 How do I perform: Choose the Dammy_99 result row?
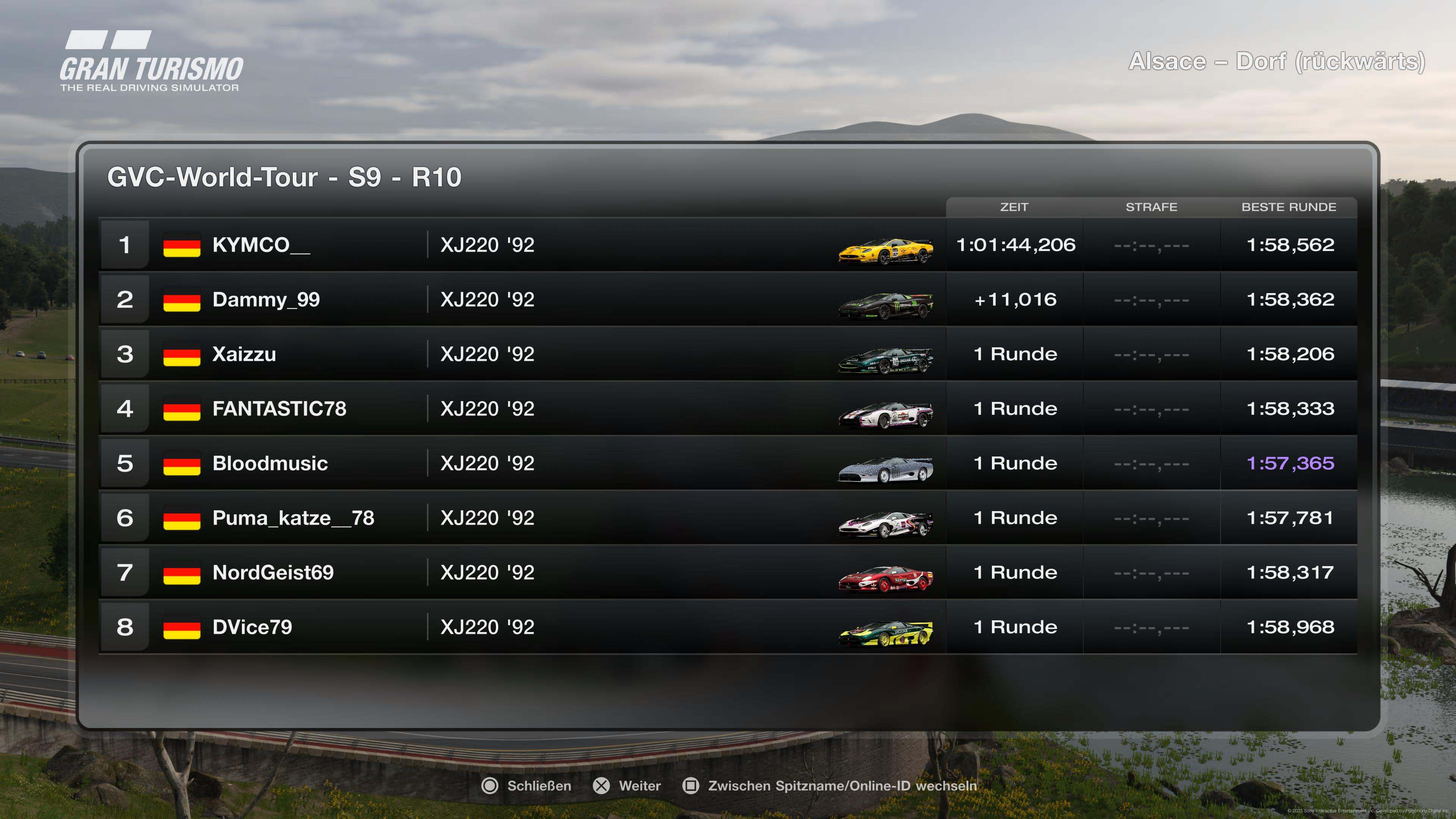tap(266, 300)
